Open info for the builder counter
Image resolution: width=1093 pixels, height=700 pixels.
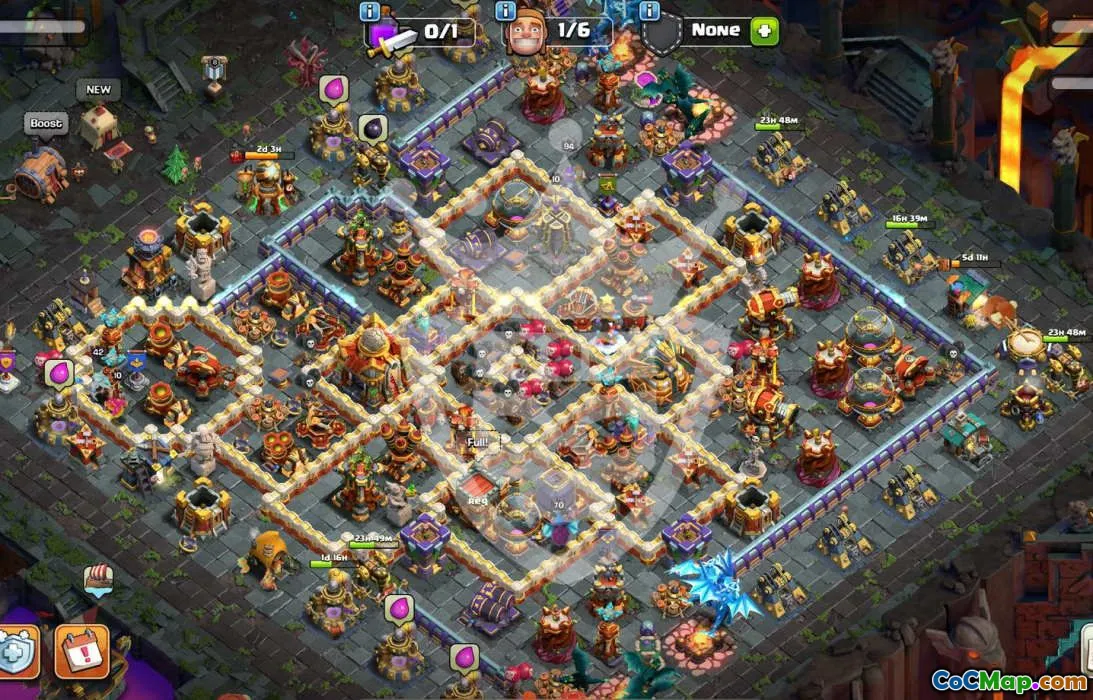click(505, 12)
